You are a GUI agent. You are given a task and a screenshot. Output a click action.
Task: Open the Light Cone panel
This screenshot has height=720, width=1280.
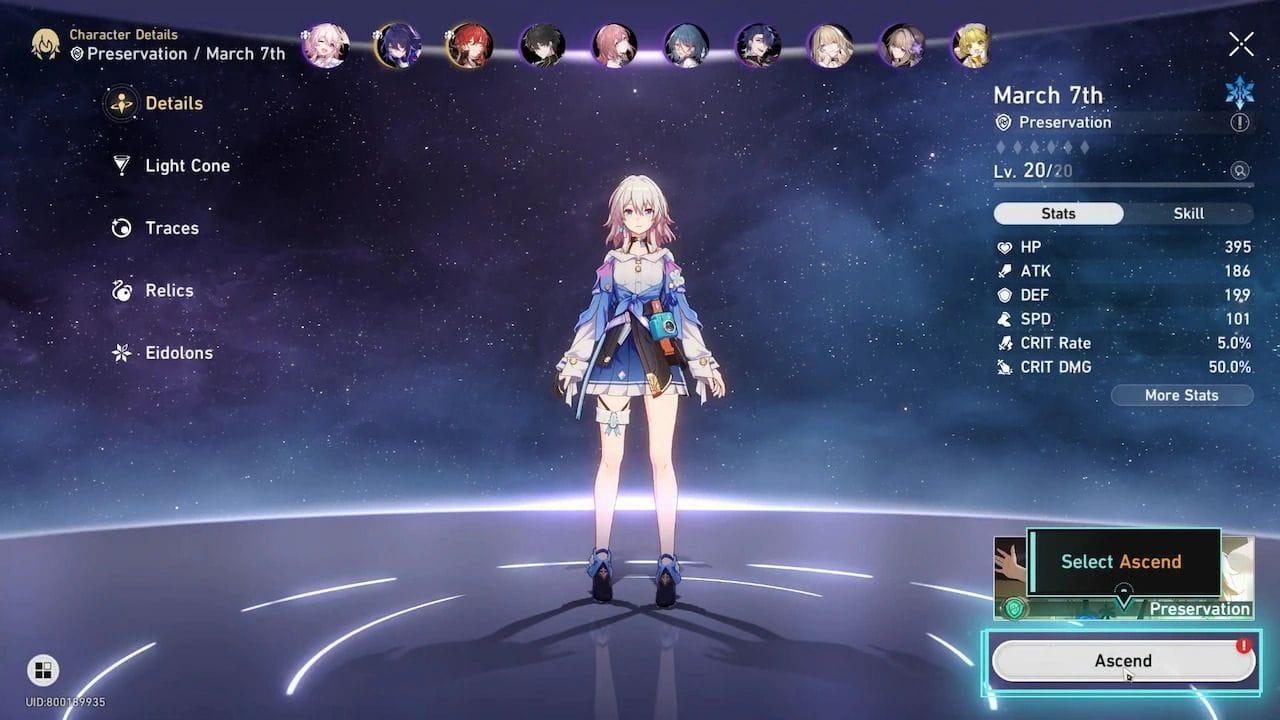pyautogui.click(x=186, y=165)
